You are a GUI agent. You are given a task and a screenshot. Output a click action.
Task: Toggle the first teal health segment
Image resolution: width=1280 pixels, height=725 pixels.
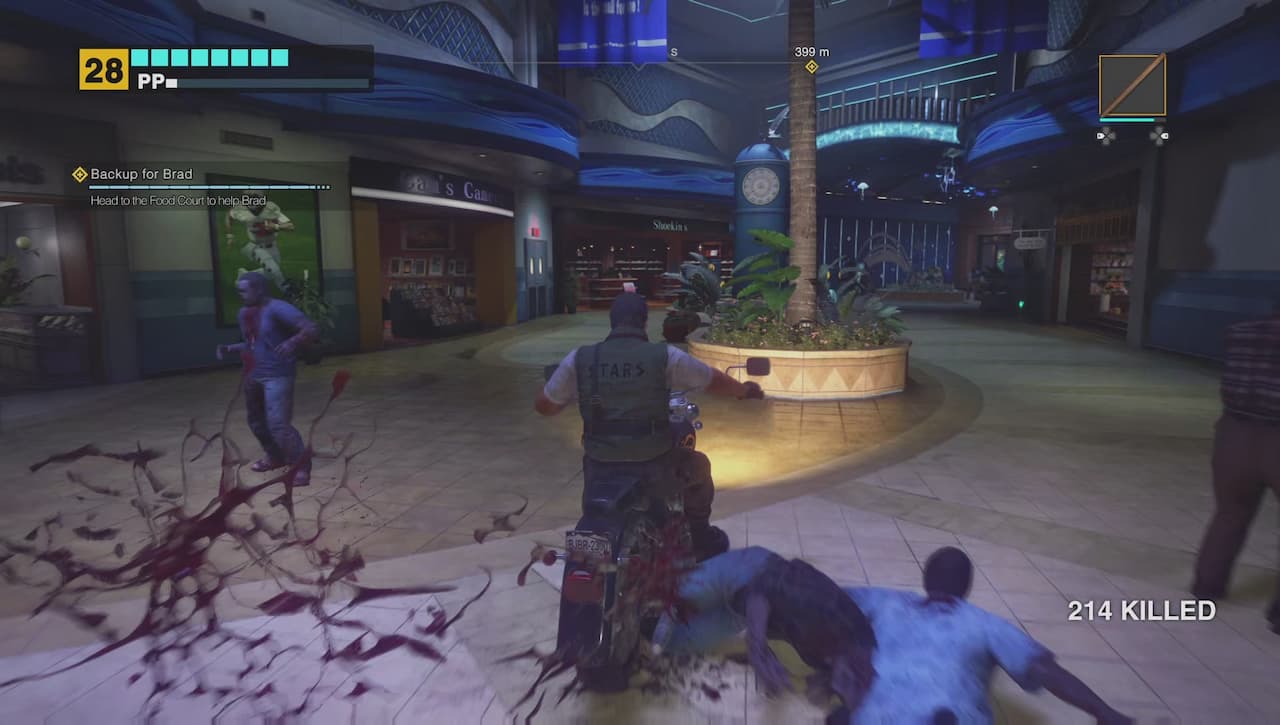pyautogui.click(x=140, y=58)
